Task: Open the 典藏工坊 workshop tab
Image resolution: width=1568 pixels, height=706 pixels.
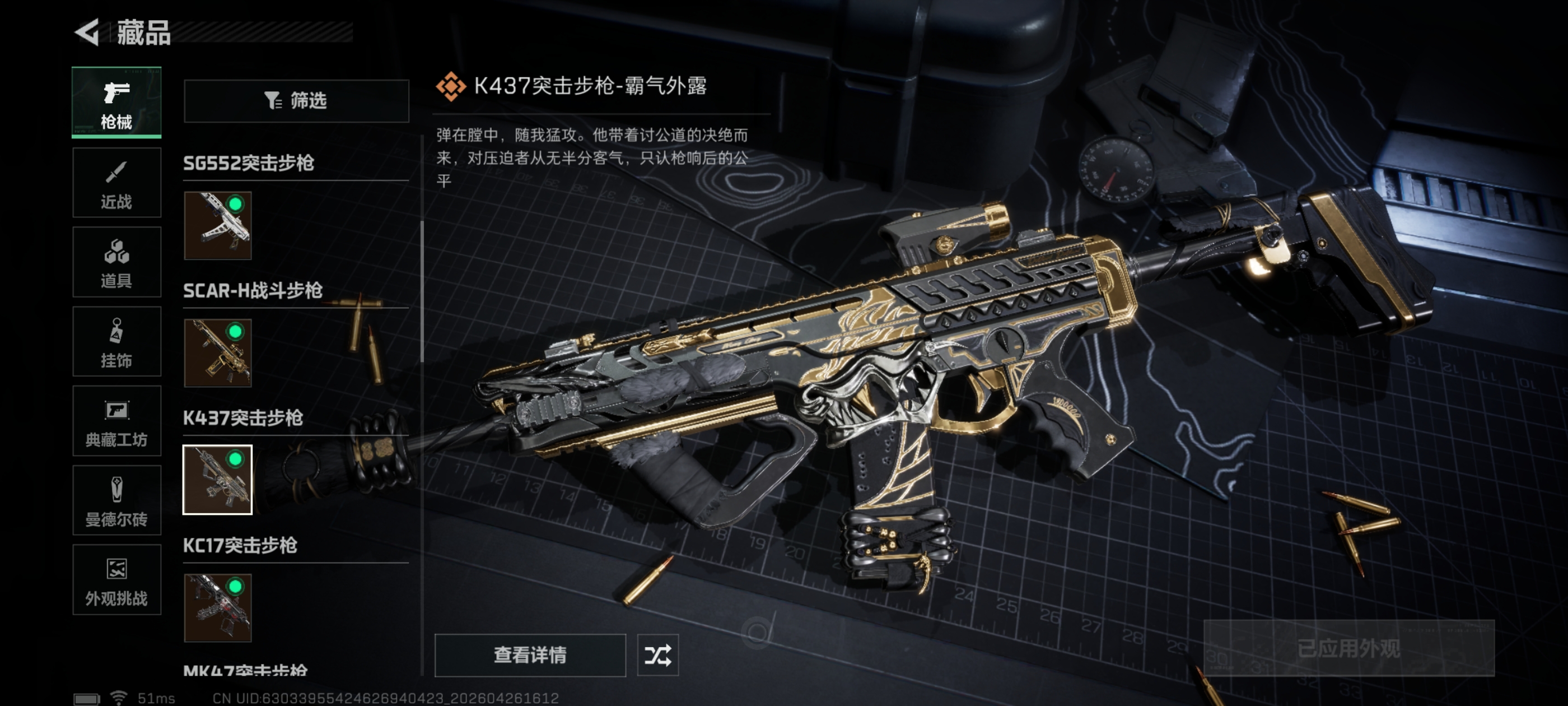Action: click(116, 421)
